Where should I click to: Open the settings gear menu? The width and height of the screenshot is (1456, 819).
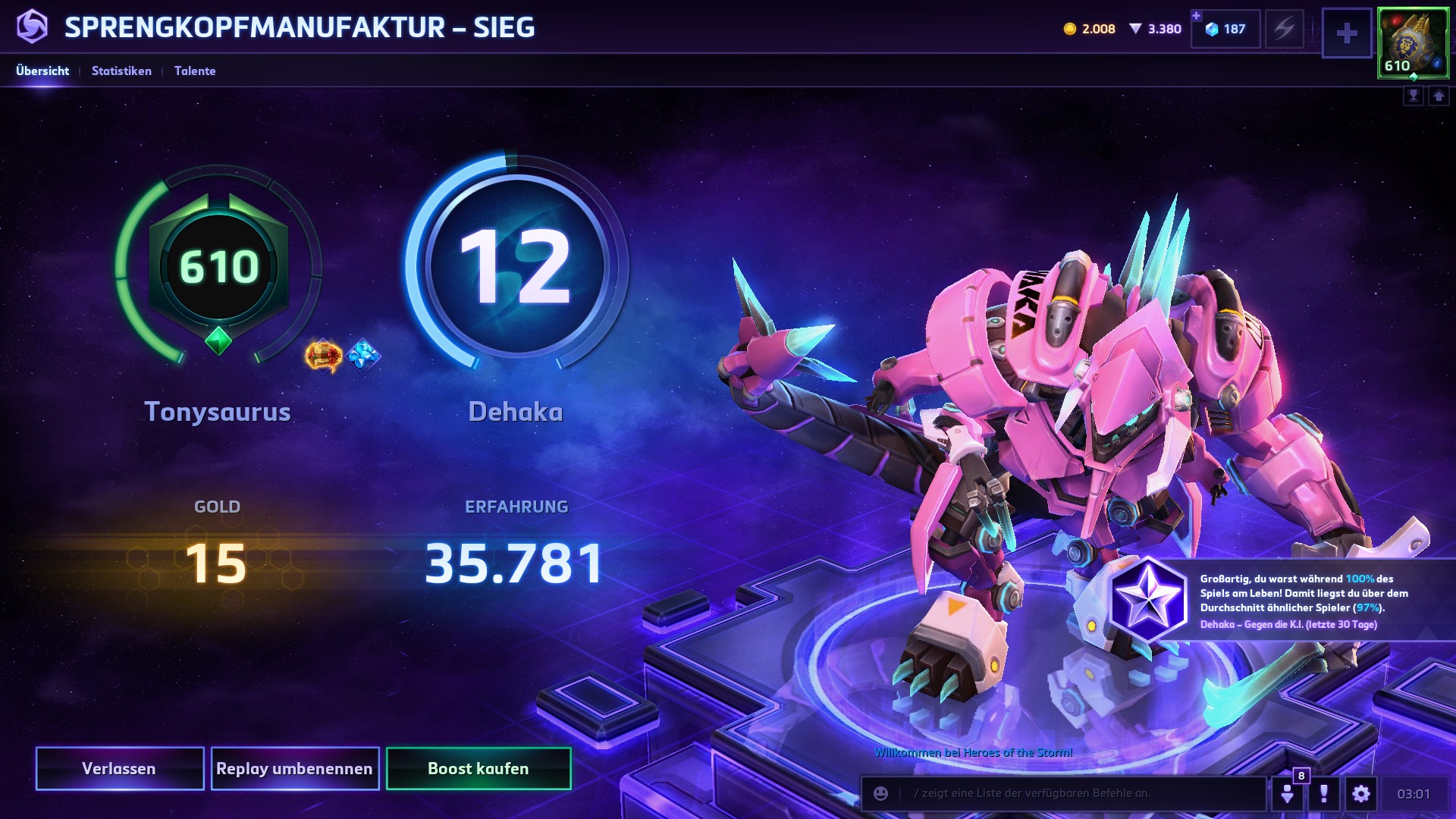pos(1361,793)
